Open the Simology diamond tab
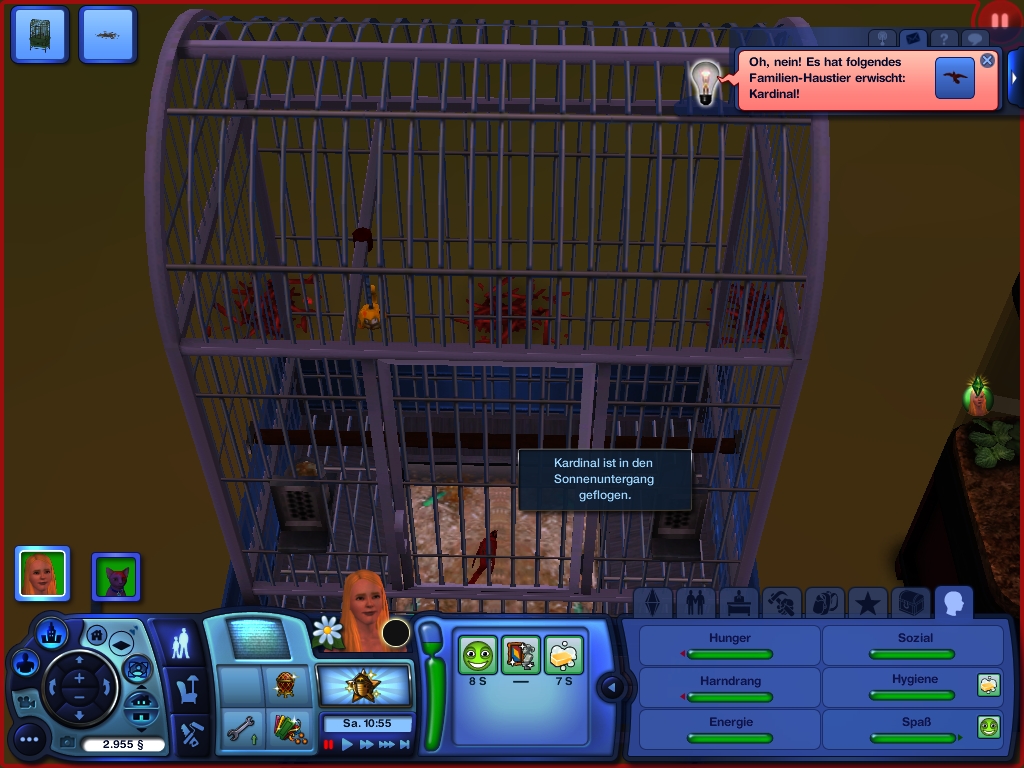 click(654, 602)
